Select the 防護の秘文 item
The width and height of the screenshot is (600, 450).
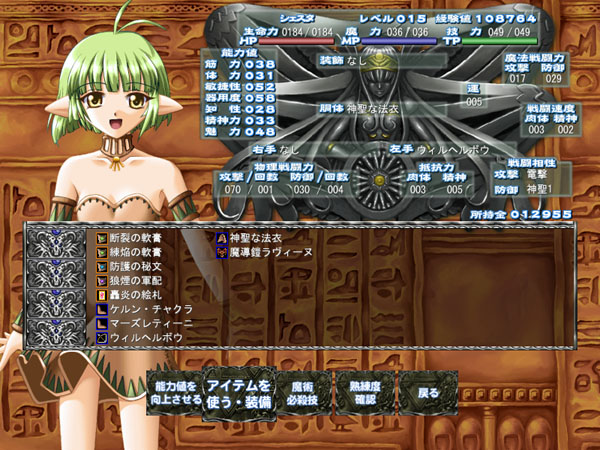click(x=138, y=267)
